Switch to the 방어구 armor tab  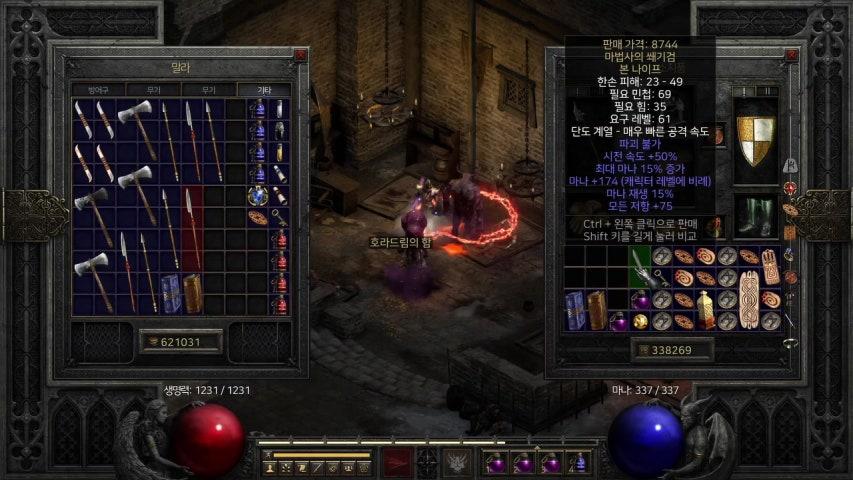click(x=97, y=89)
